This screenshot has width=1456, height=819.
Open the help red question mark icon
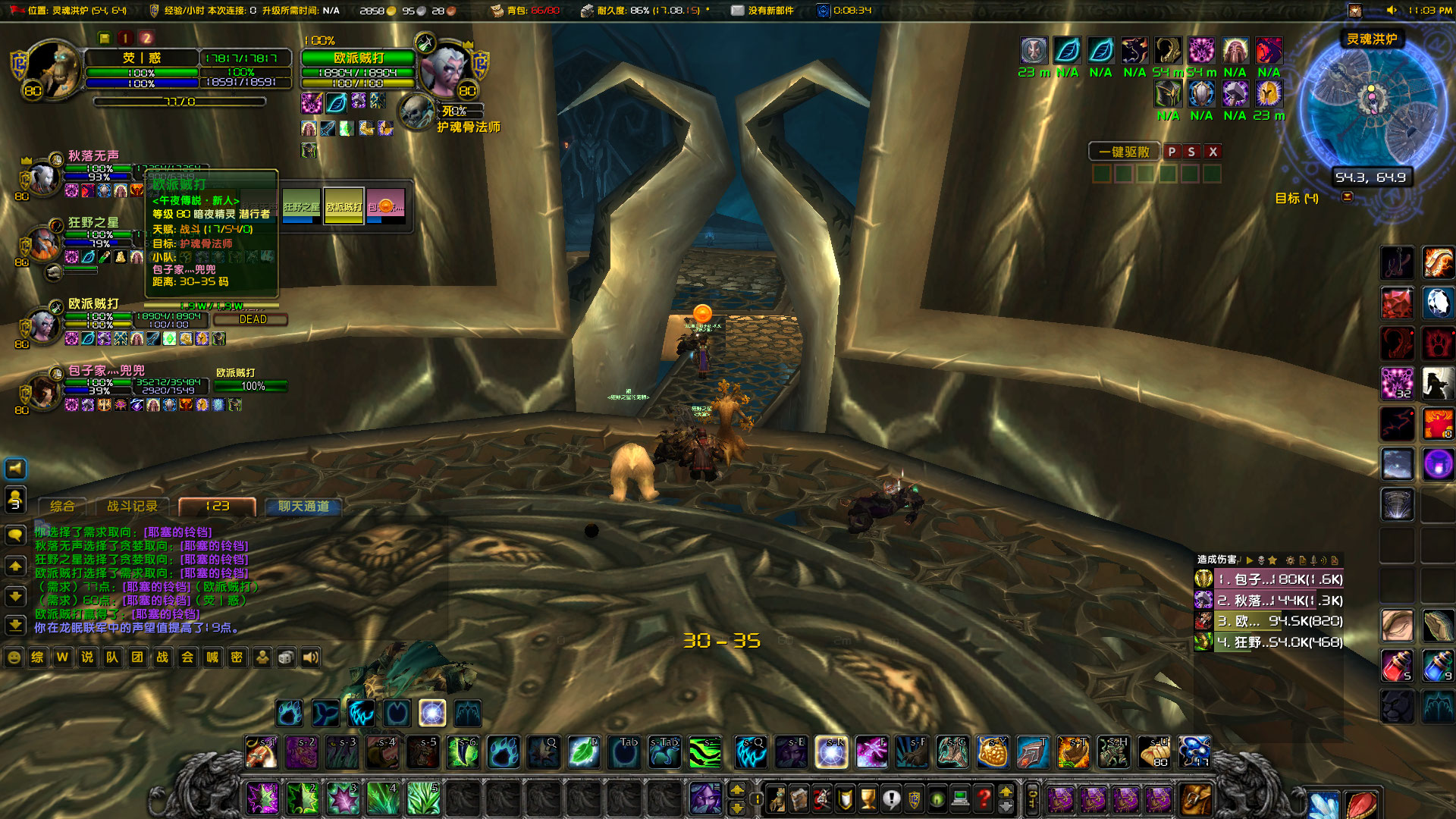pyautogui.click(x=982, y=800)
